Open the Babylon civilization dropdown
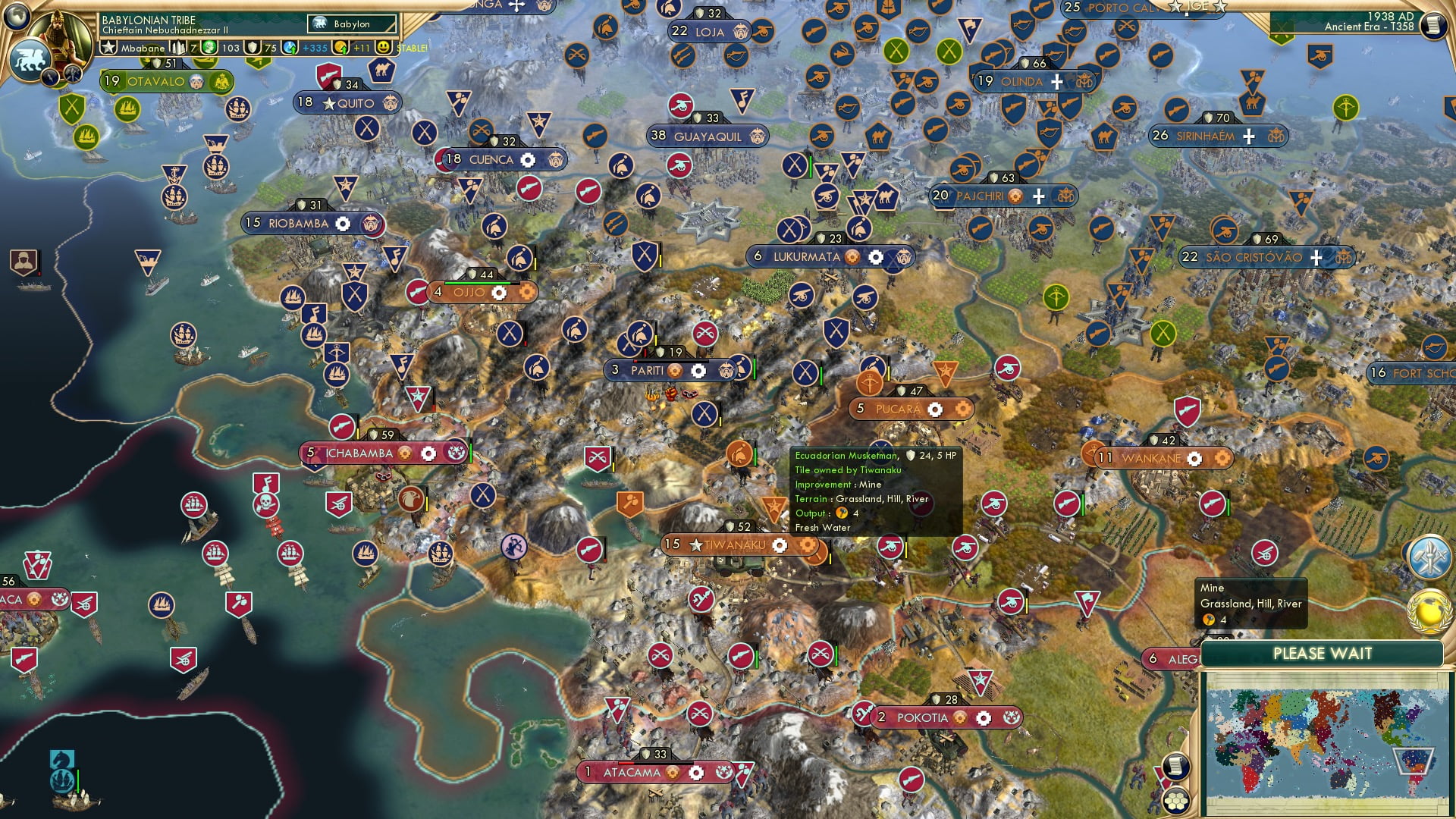Viewport: 1456px width, 819px height. (350, 24)
